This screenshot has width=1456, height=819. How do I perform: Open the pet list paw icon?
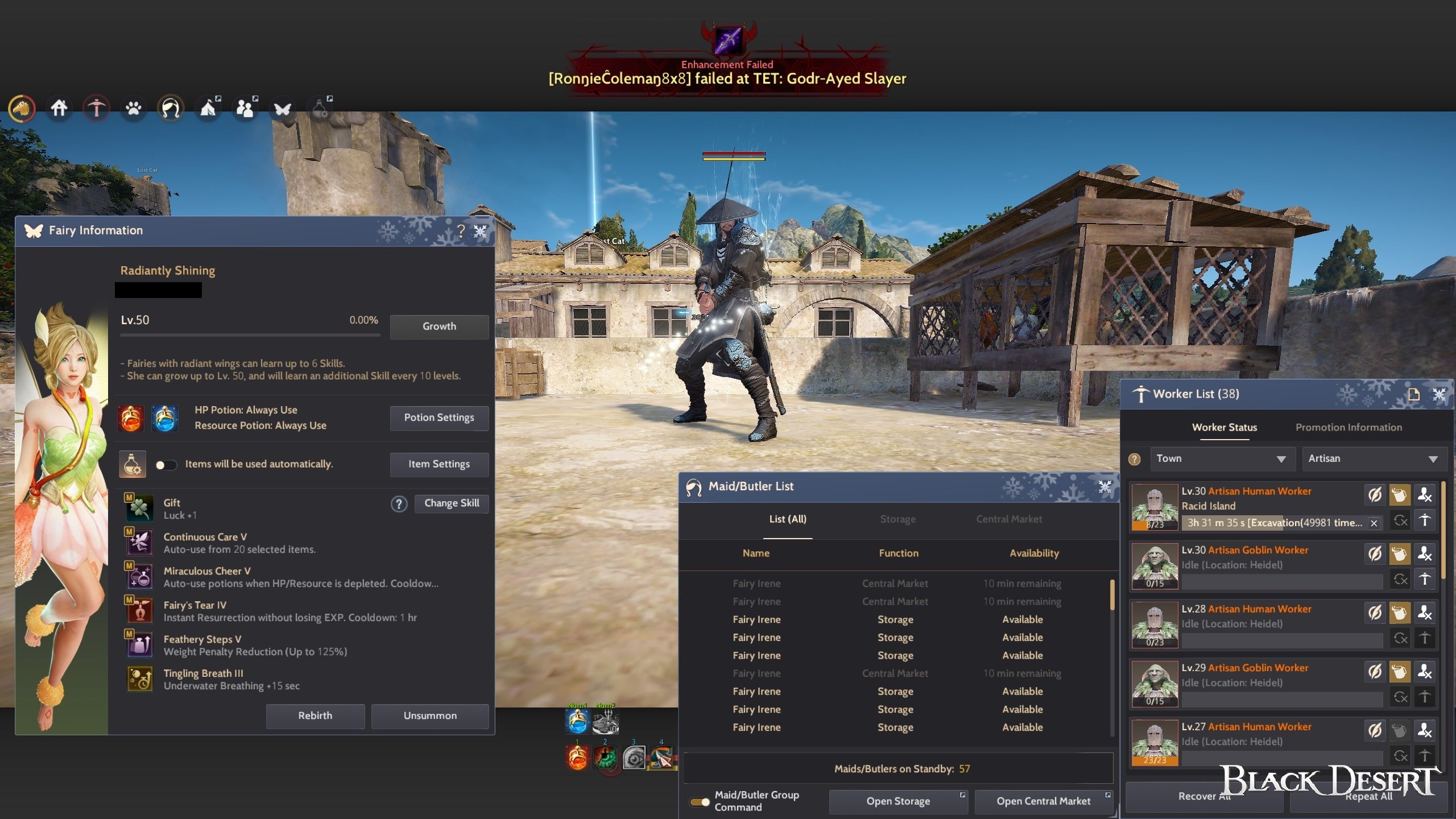[x=133, y=108]
